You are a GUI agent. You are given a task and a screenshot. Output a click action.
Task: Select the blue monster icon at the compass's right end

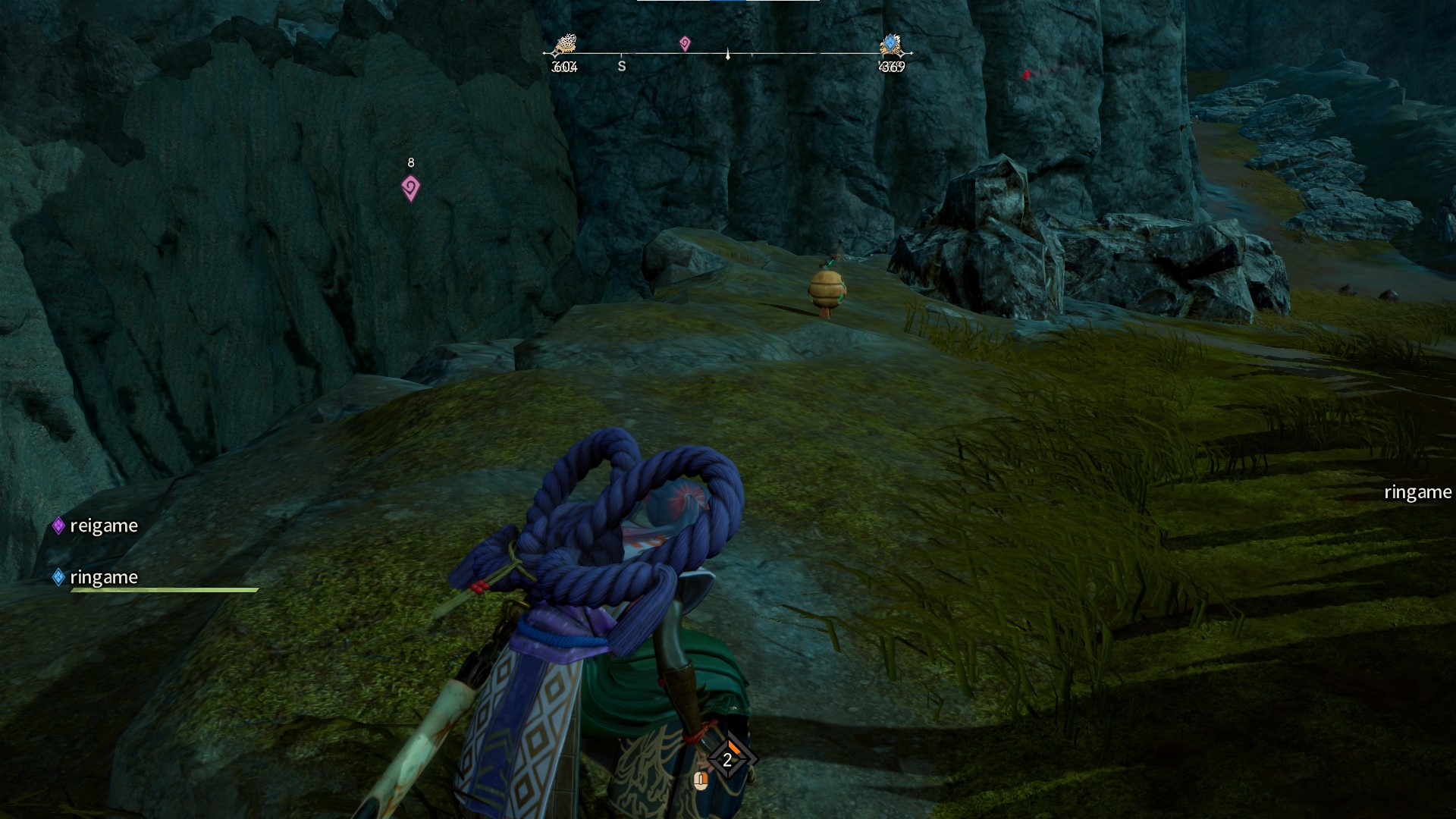click(x=891, y=45)
